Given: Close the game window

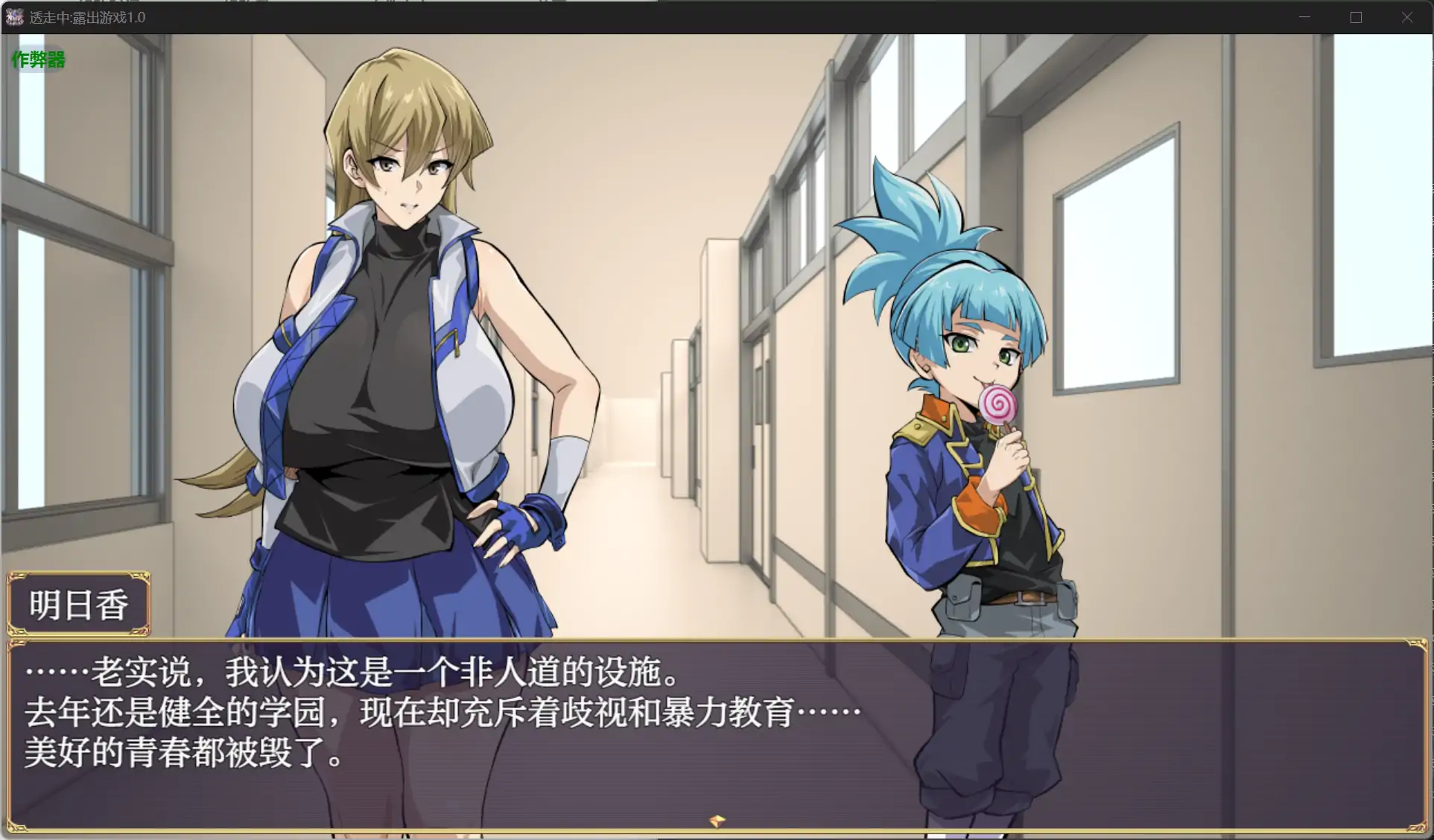Looking at the screenshot, I should 1406,16.
